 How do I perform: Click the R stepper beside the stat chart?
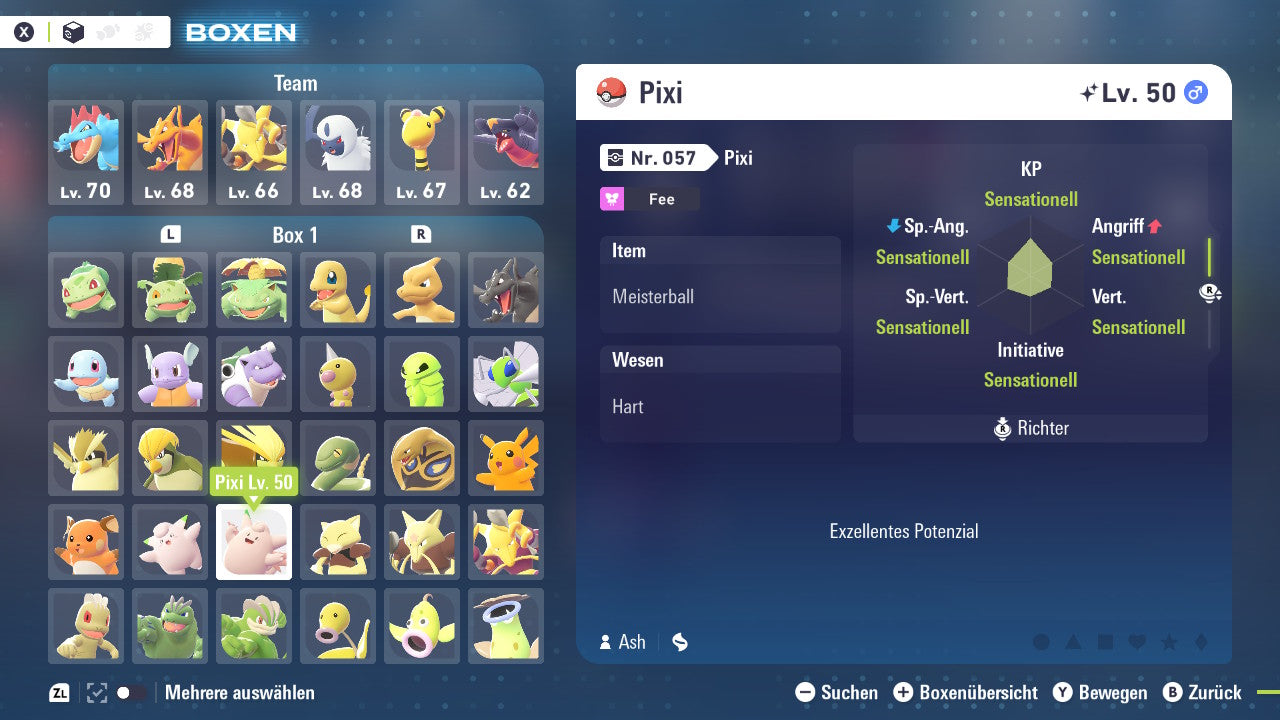pyautogui.click(x=1208, y=292)
